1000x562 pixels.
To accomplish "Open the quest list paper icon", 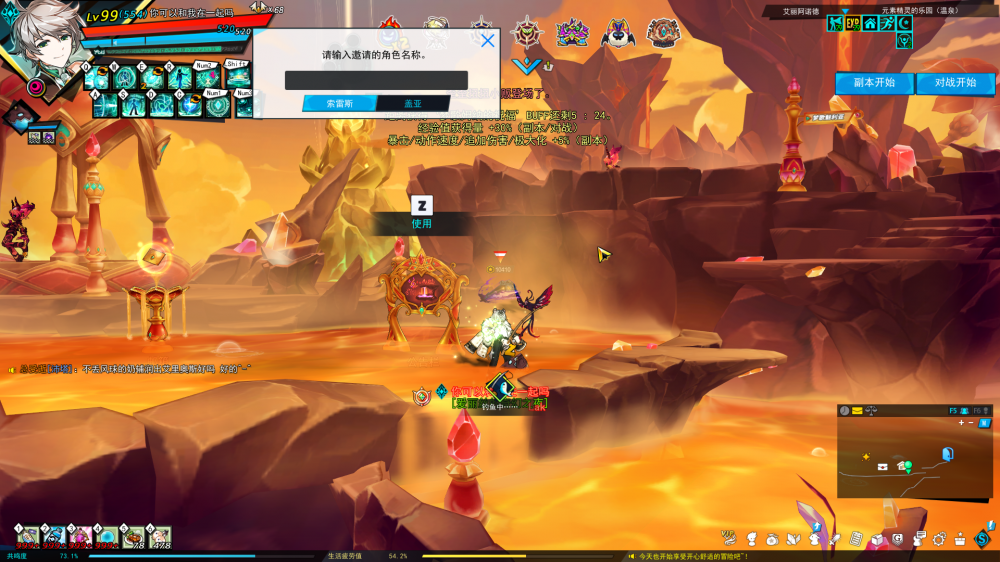I will pos(856,539).
